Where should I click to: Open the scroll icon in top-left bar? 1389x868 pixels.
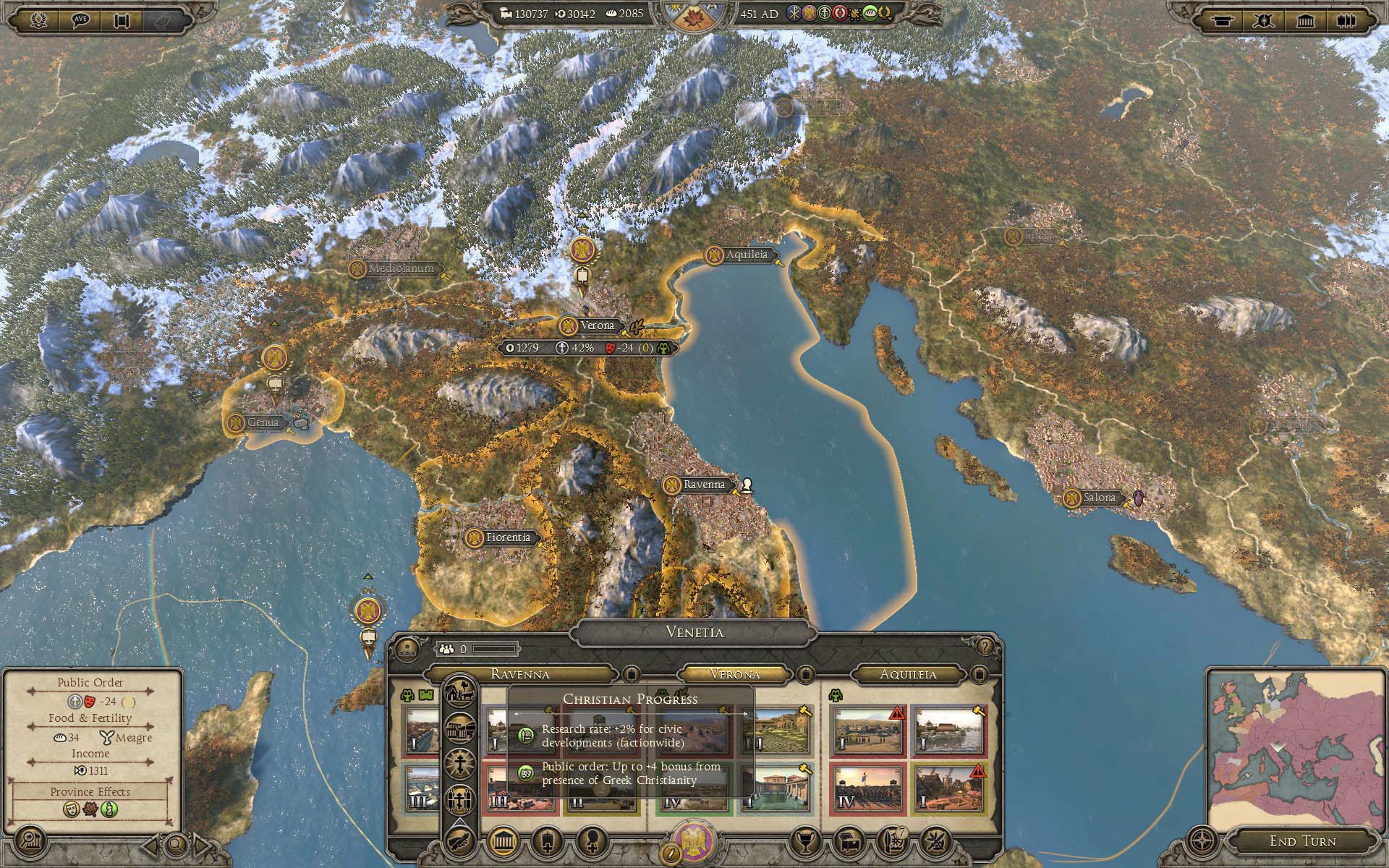(x=121, y=20)
